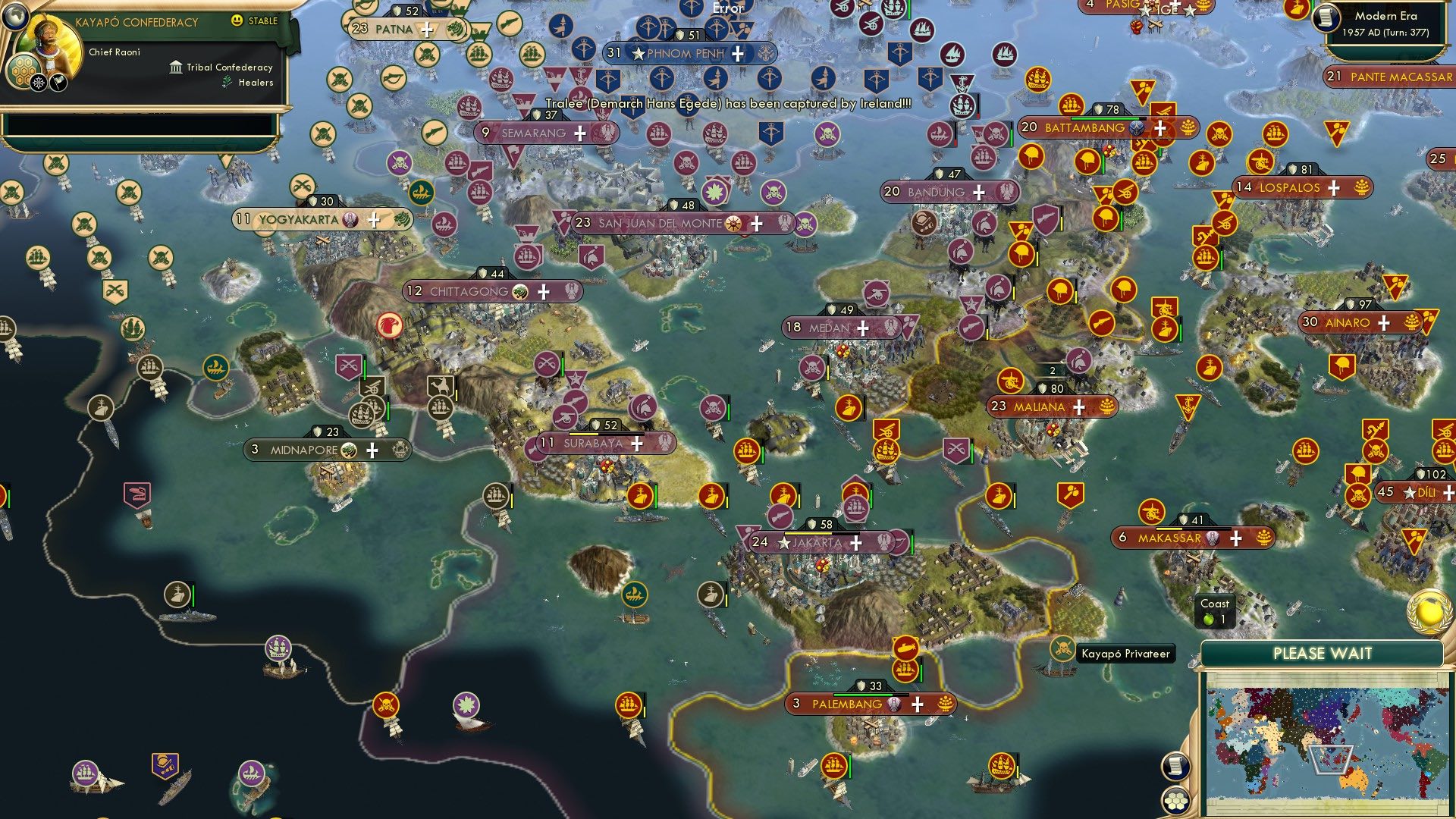Click the Healers belief leaf icon

225,82
